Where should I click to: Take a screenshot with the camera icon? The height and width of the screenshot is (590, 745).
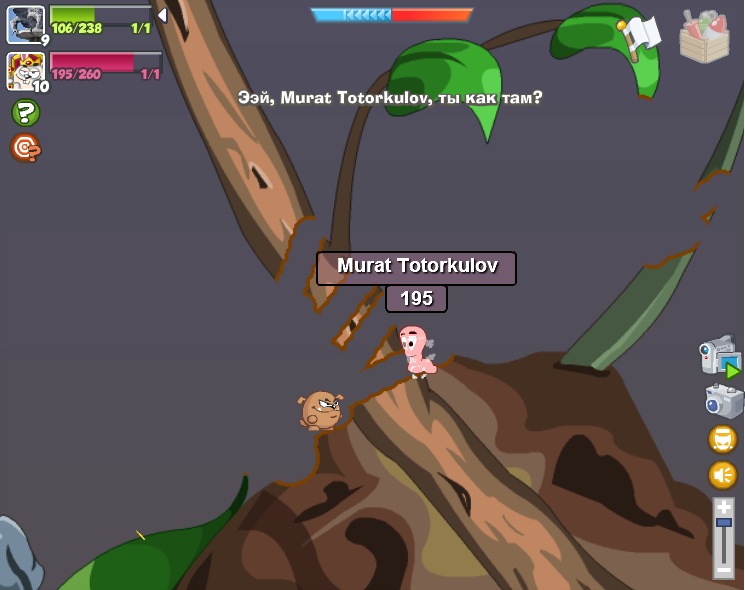(x=723, y=402)
